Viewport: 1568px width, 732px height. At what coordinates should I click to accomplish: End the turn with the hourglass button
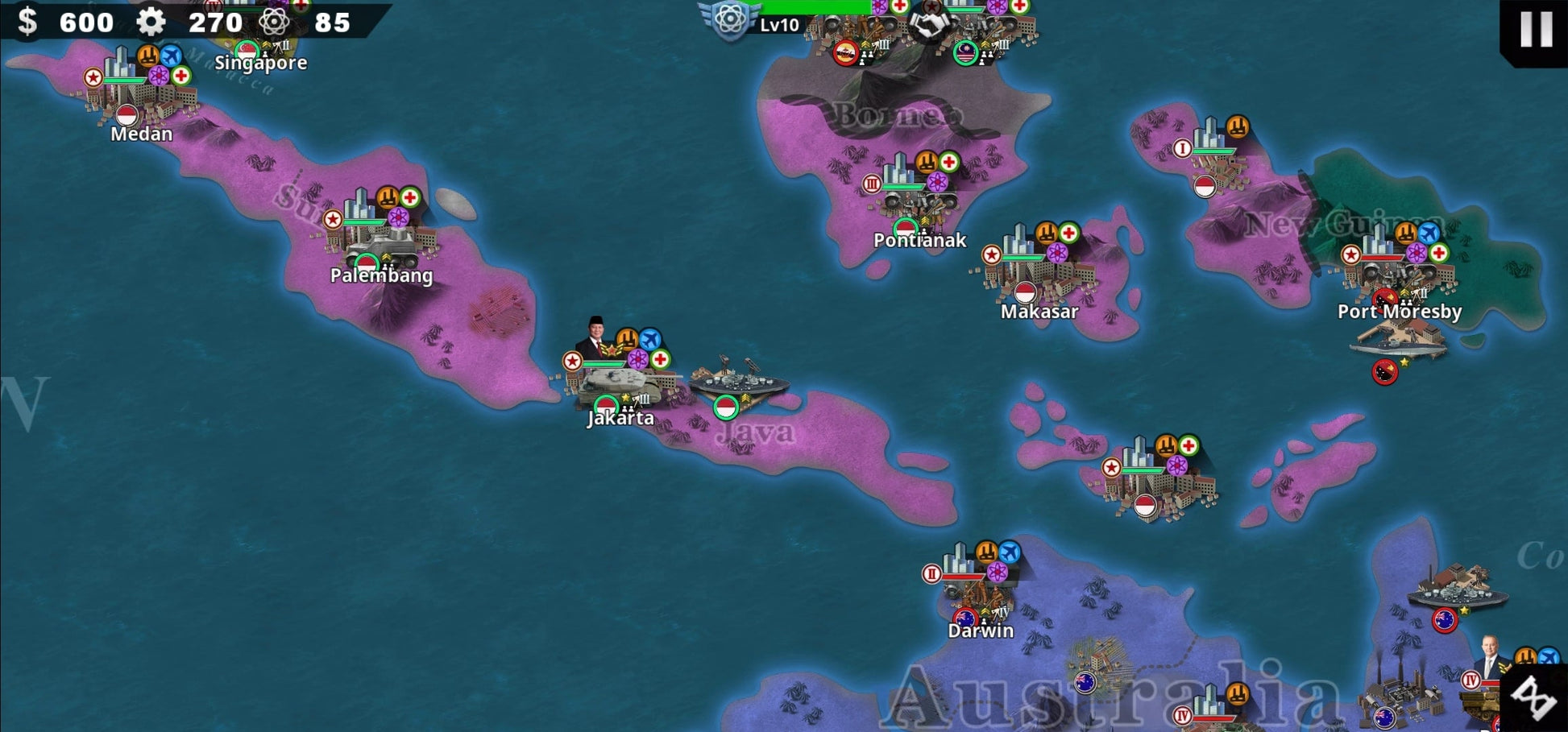(1533, 697)
